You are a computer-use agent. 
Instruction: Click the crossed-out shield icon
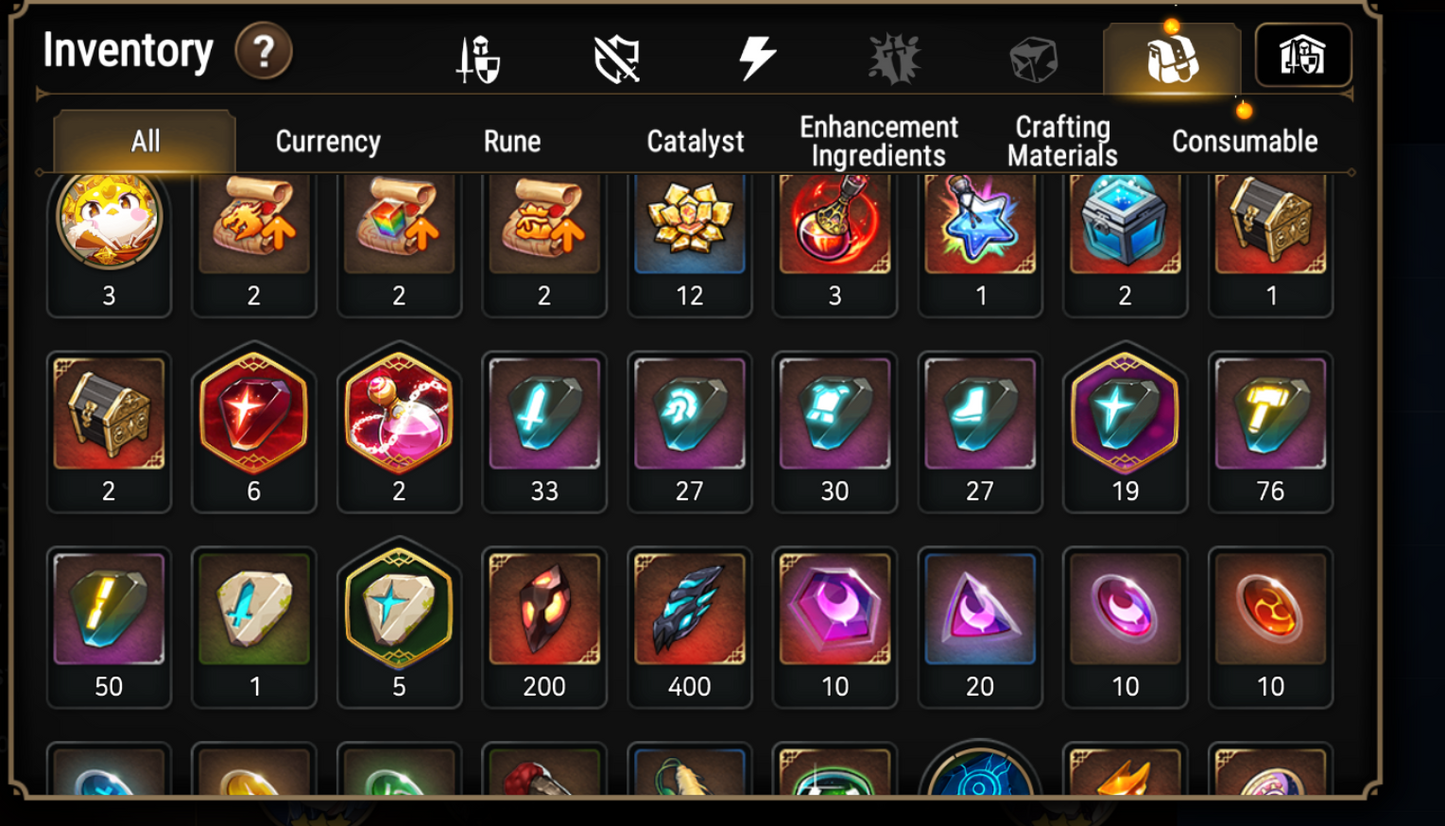617,58
